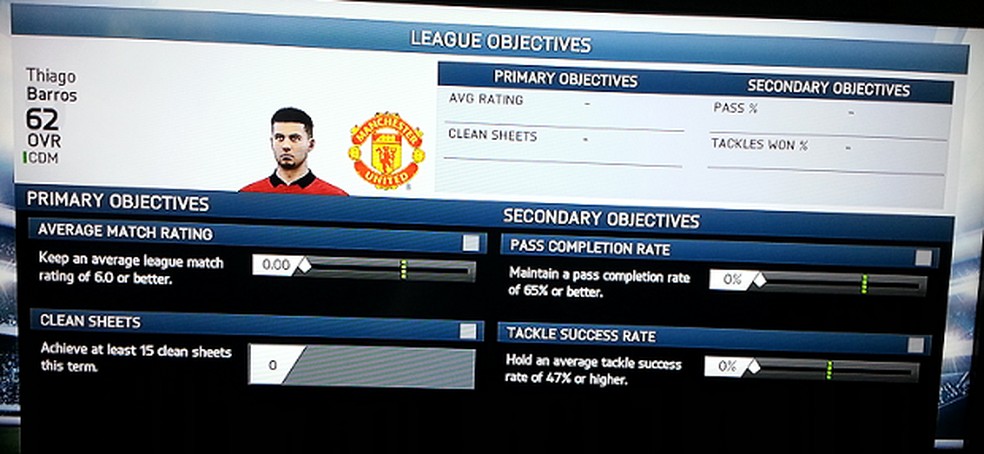
Task: Click the Manchester United club crest
Action: (386, 151)
